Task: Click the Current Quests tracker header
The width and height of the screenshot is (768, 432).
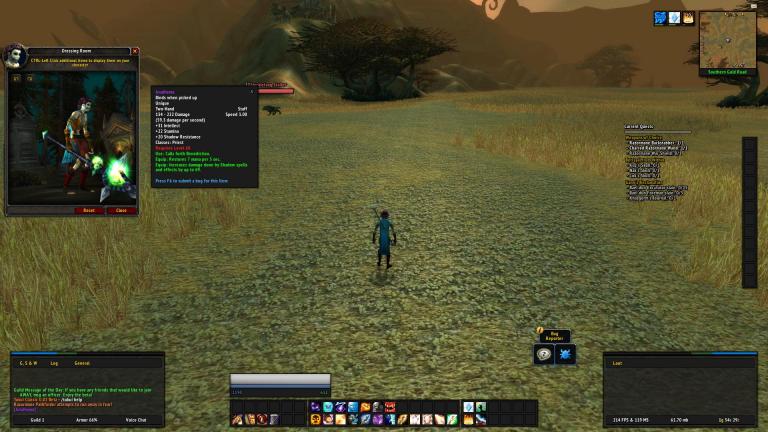Action: pos(639,127)
